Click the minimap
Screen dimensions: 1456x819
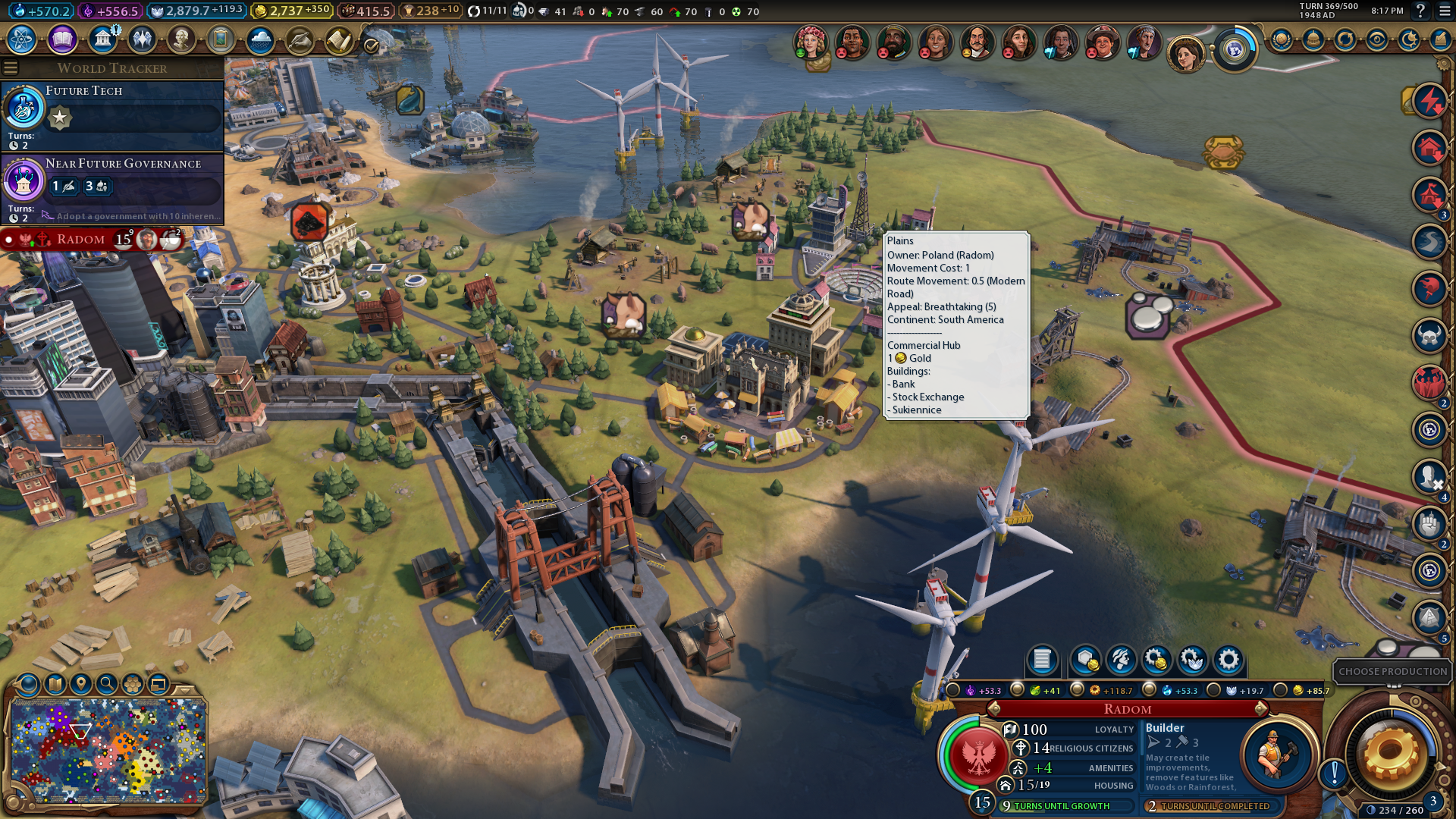(x=108, y=751)
